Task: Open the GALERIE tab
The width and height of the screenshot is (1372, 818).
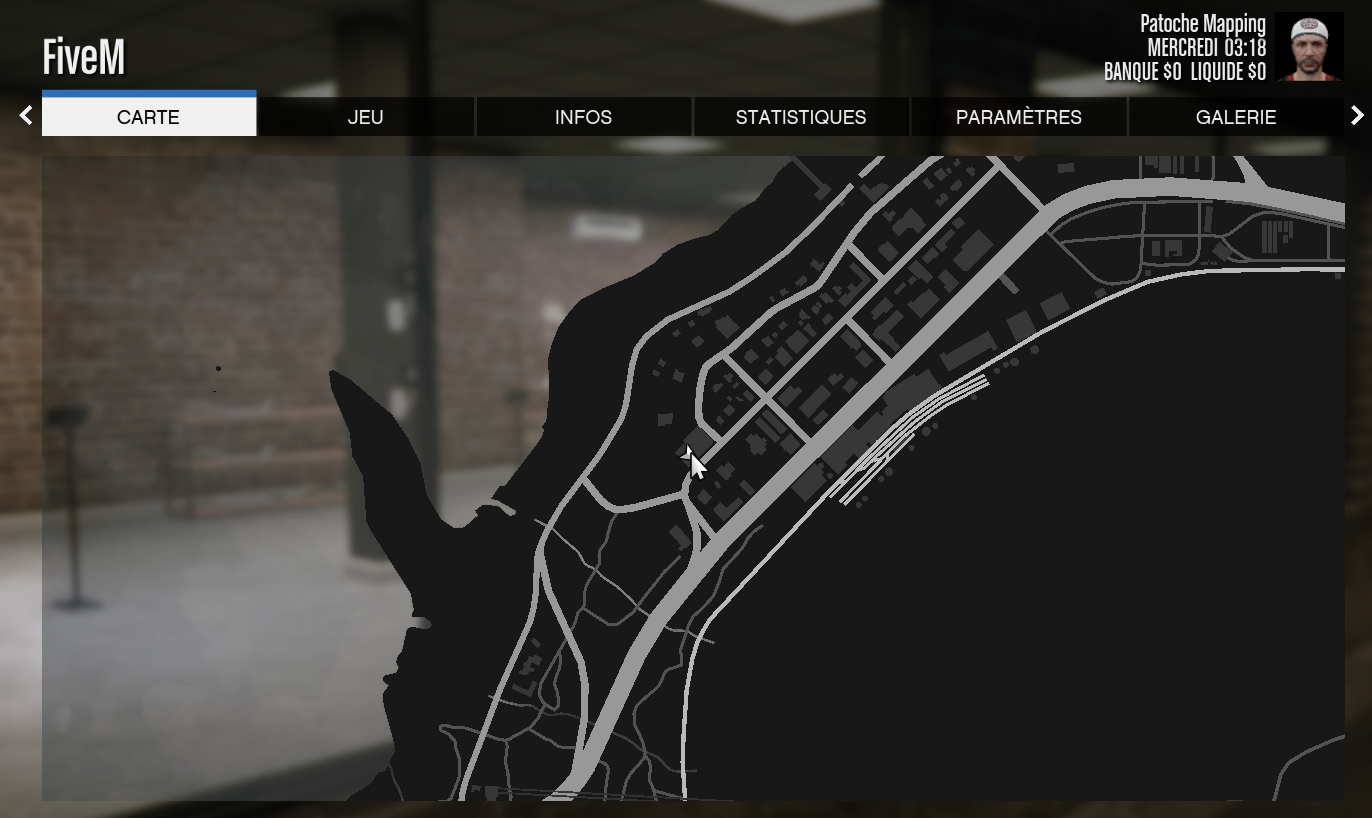Action: [x=1236, y=117]
